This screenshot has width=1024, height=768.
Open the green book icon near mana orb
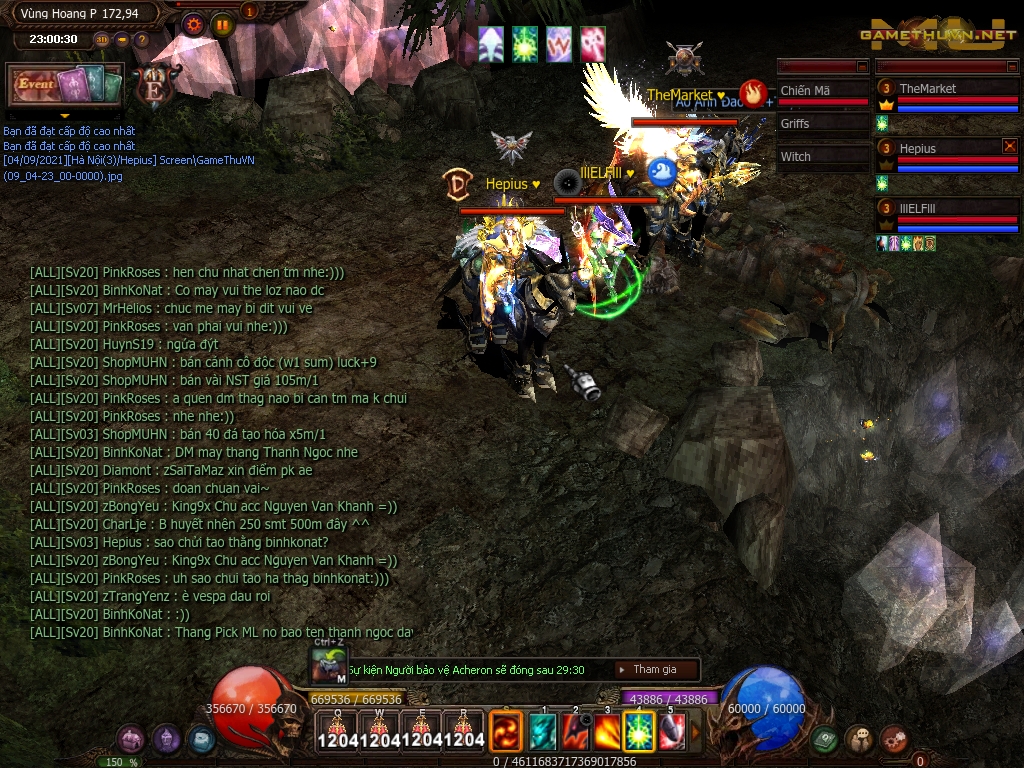[824, 739]
